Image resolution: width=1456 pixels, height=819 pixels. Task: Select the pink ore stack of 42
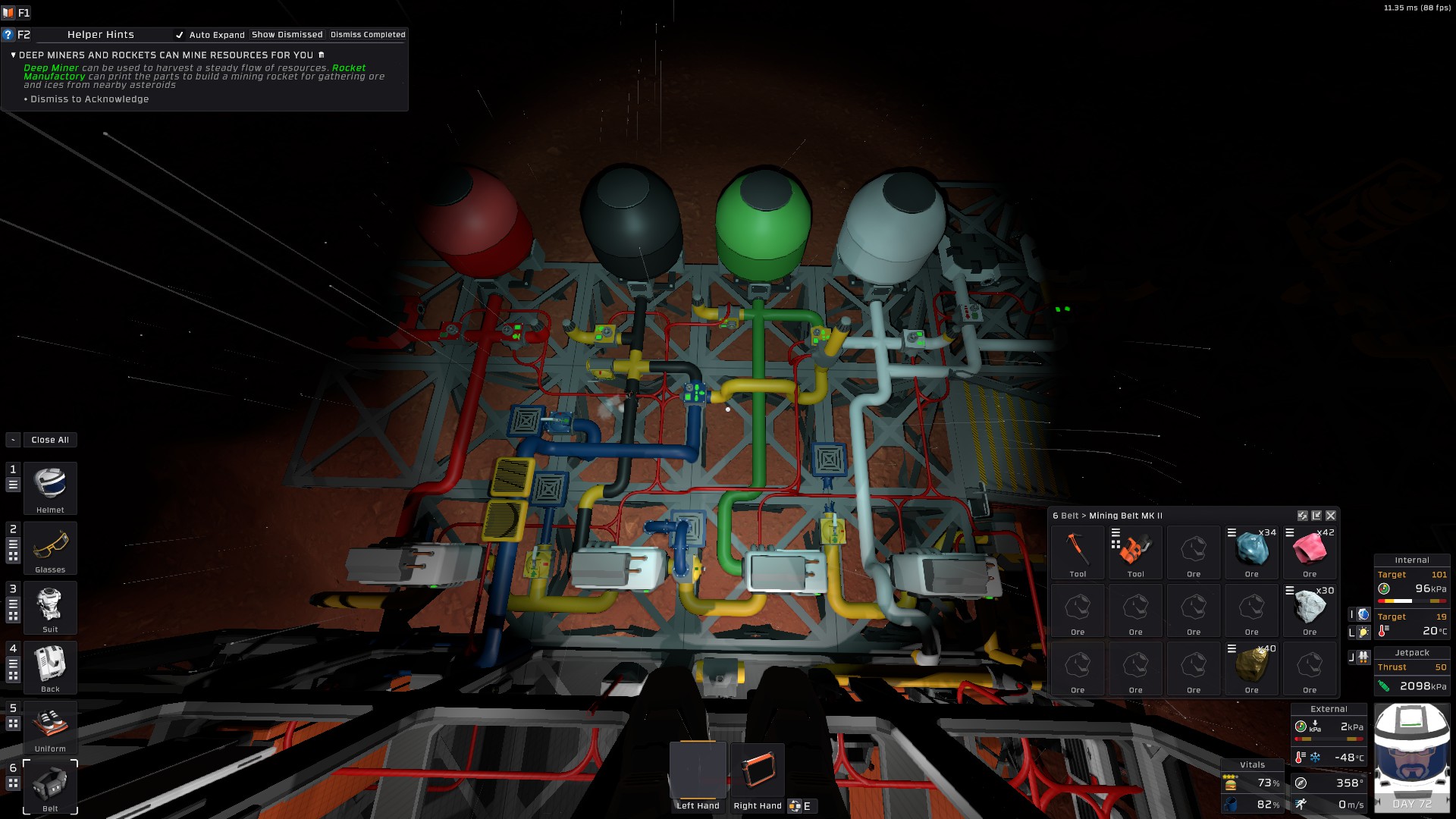point(1310,551)
